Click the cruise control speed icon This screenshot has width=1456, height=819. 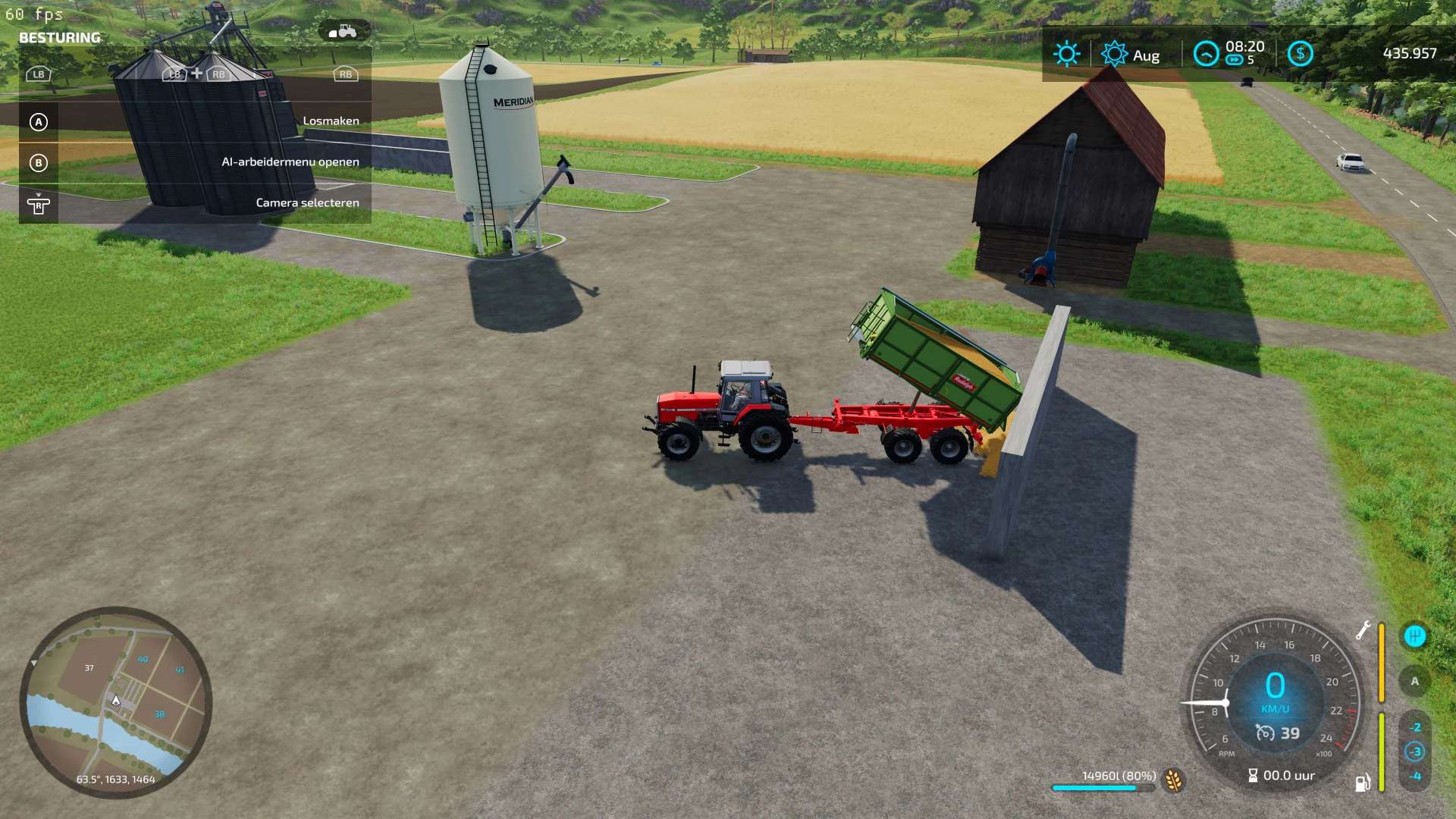1265,733
